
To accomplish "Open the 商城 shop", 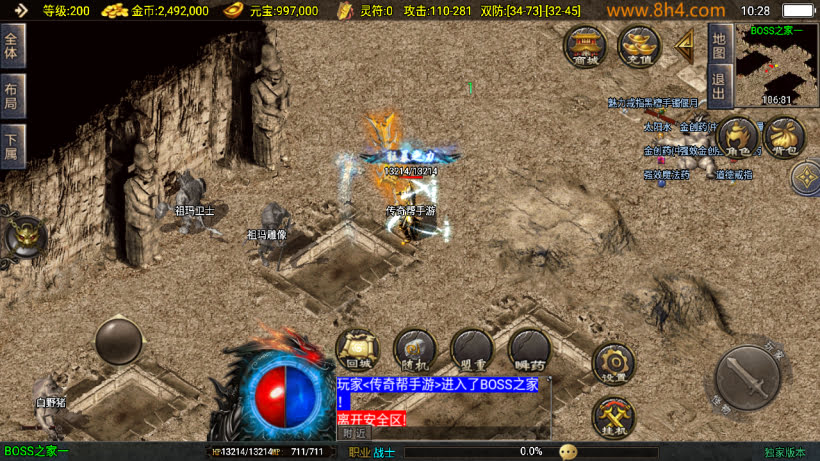I will tap(583, 45).
